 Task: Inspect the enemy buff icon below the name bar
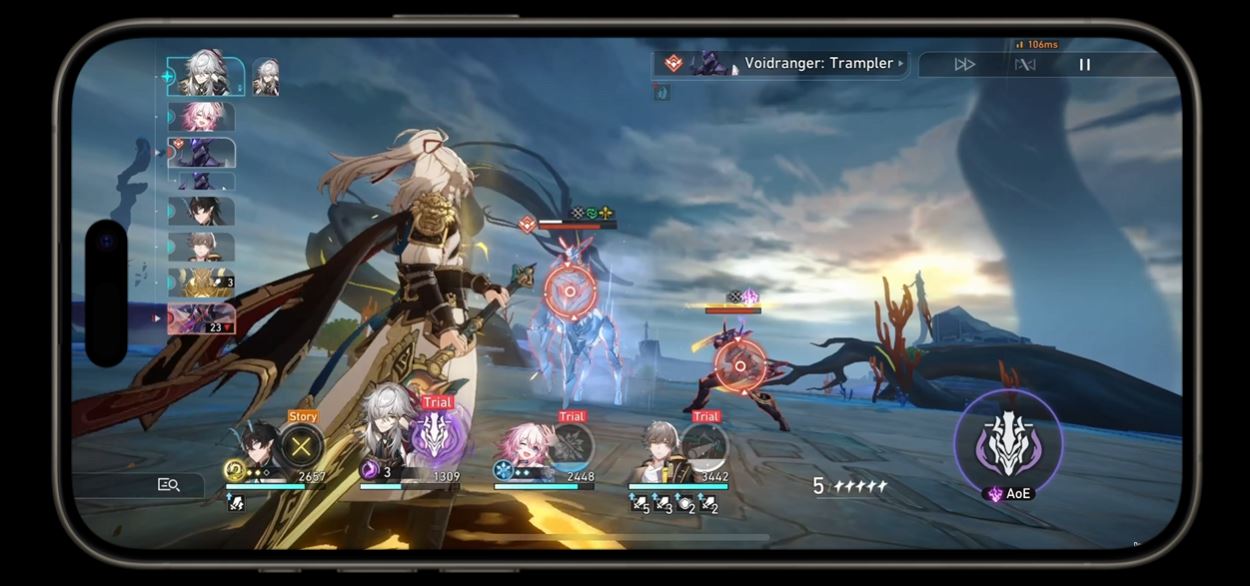pyautogui.click(x=662, y=93)
